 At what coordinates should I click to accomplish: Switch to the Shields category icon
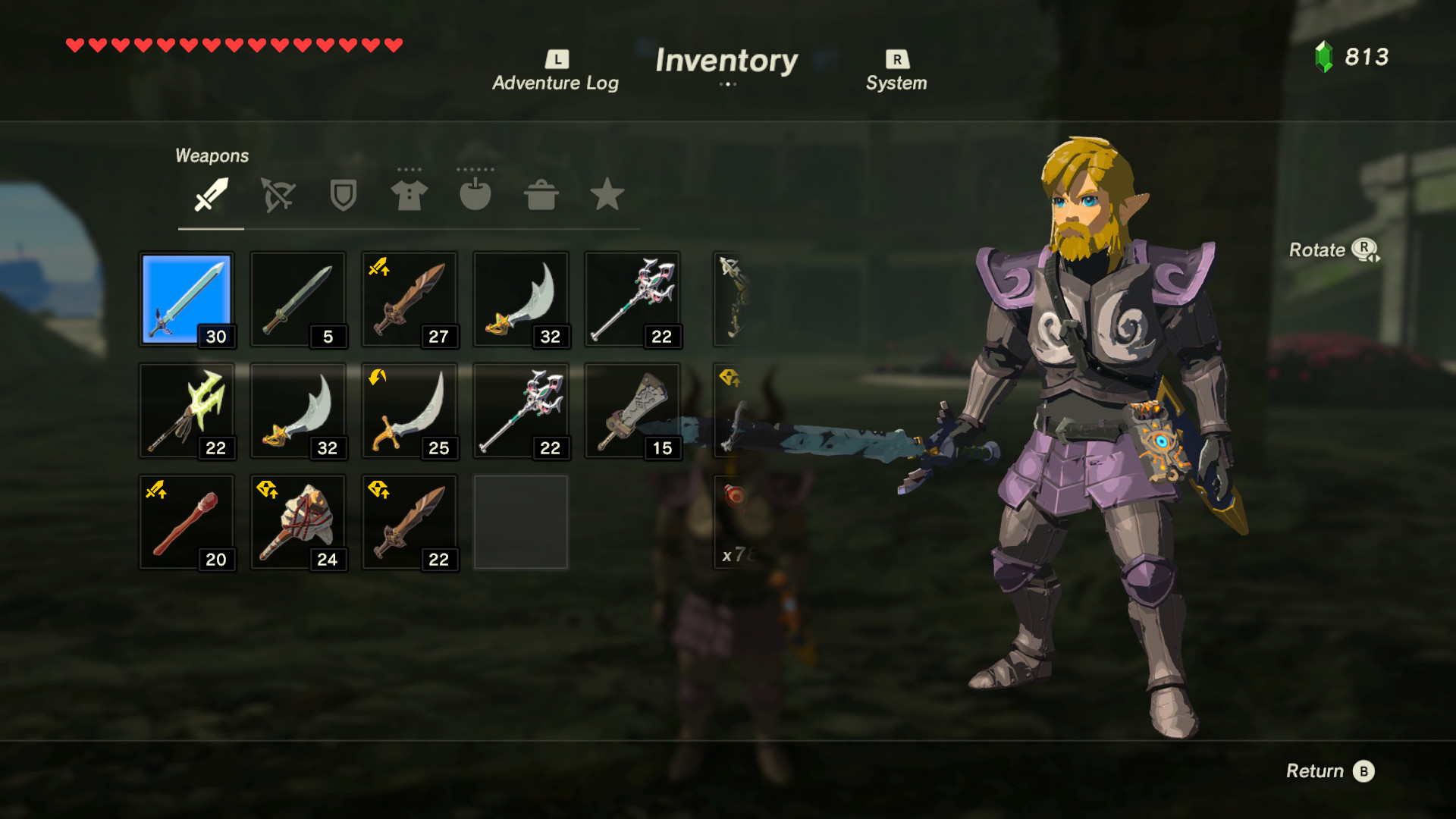342,196
